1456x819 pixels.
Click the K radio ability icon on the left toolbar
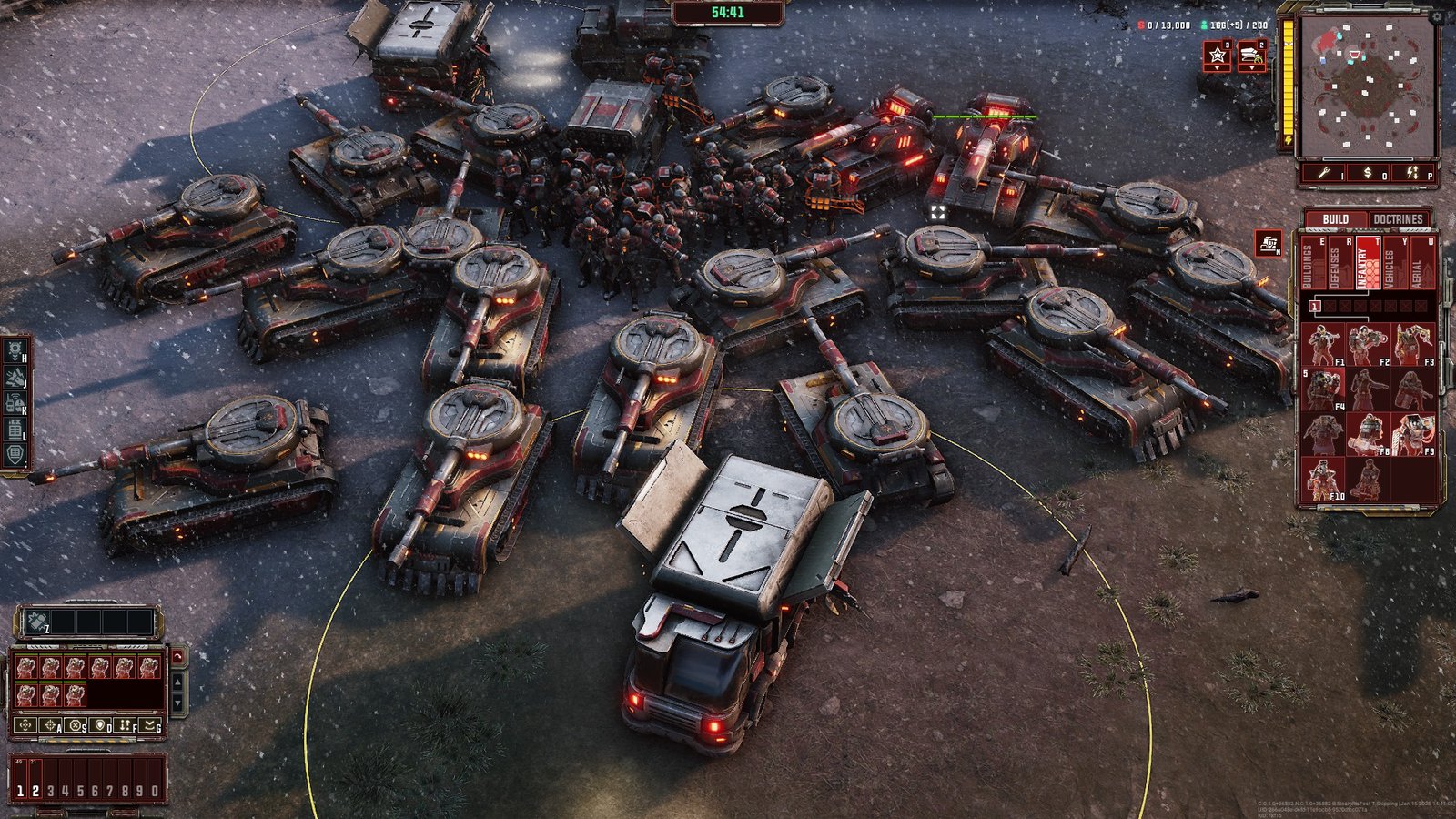coord(15,402)
